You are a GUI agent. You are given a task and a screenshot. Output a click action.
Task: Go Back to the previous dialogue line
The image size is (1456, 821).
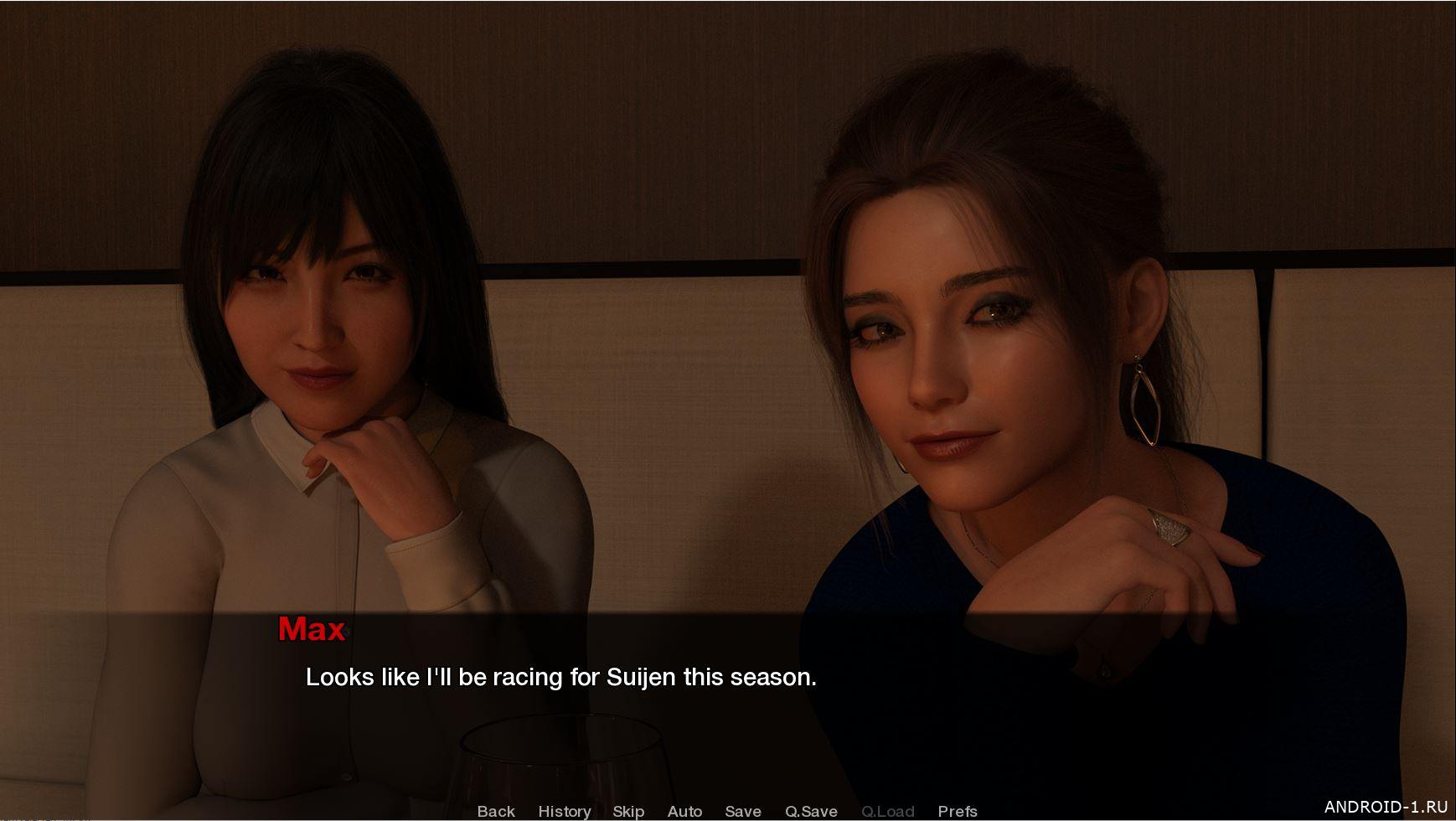(x=496, y=811)
